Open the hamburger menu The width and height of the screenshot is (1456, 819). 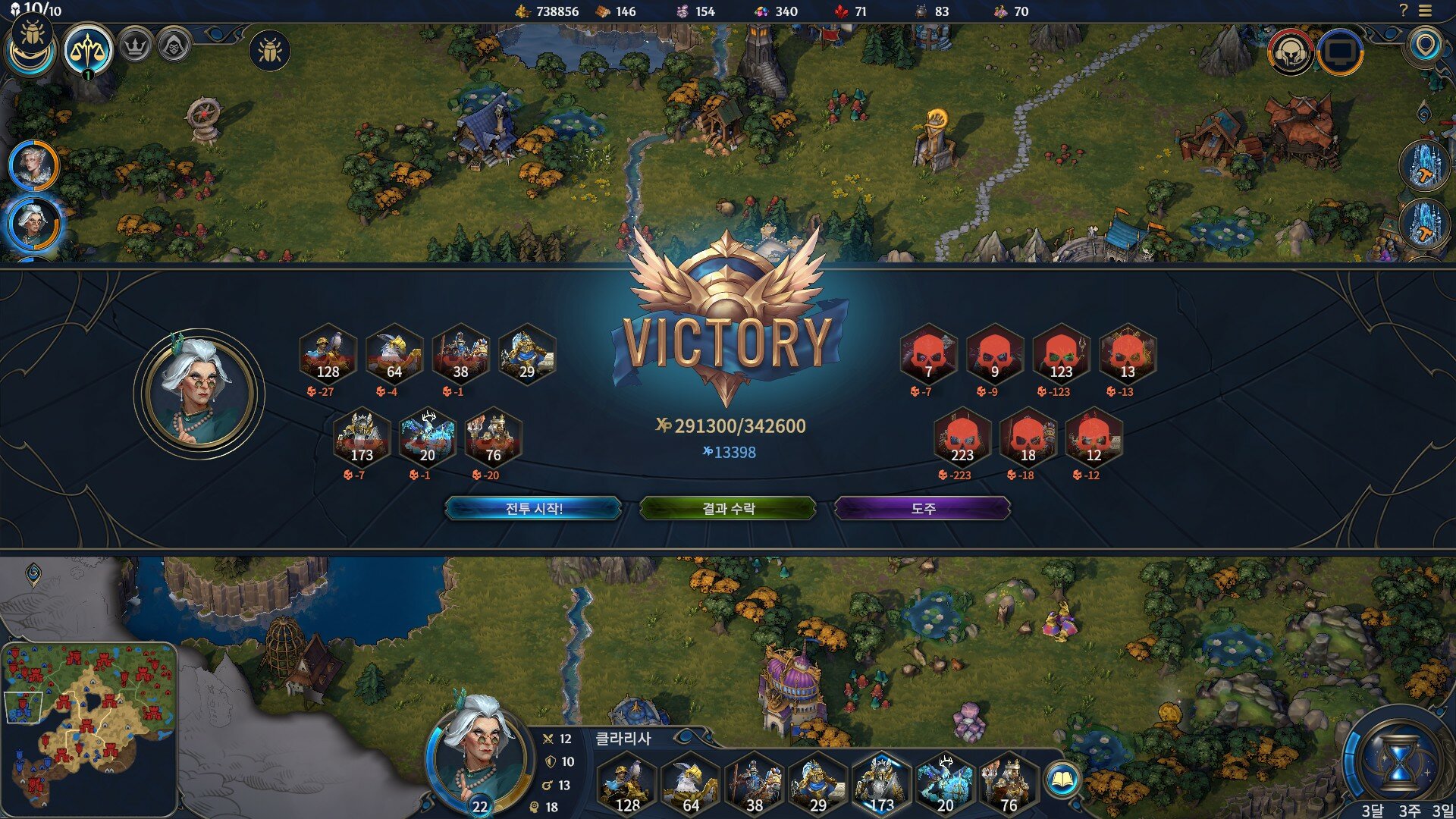coord(1426,11)
